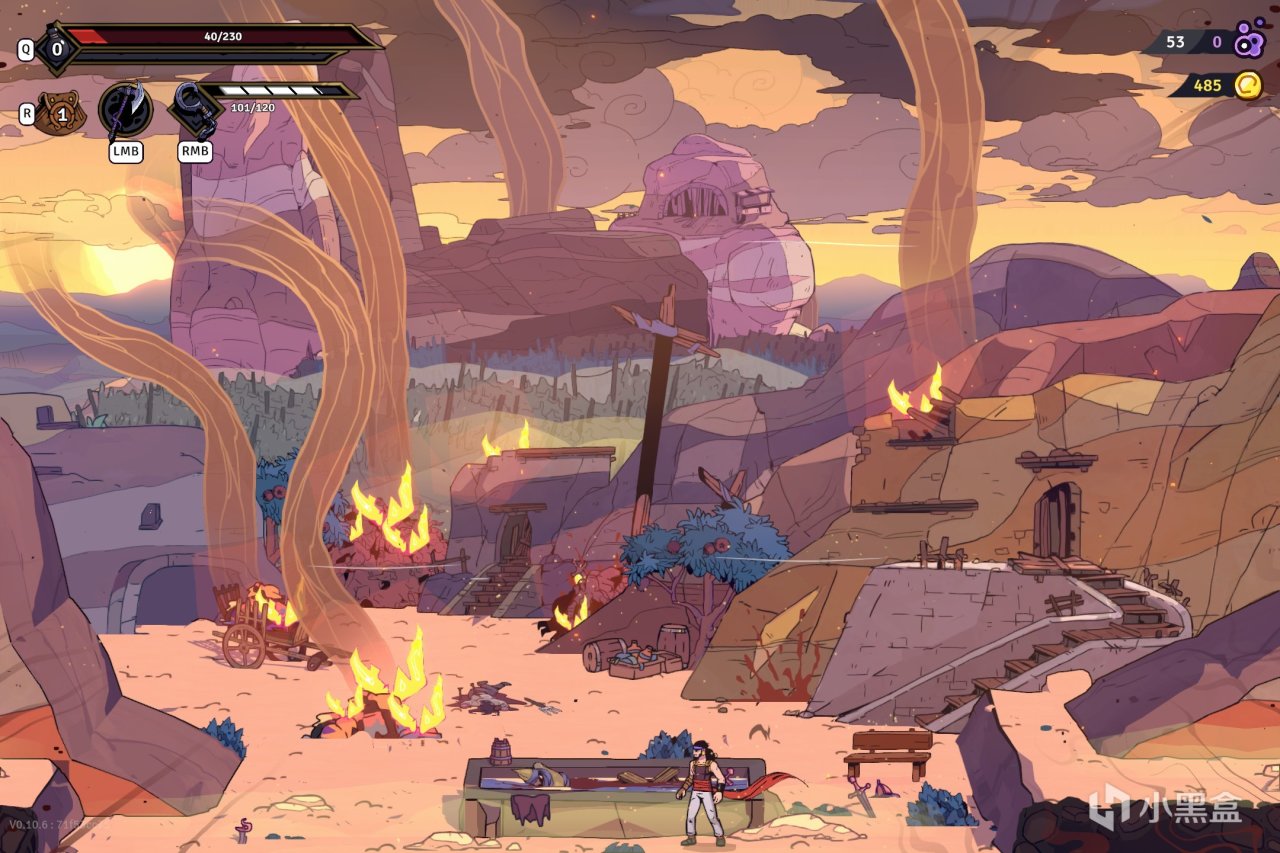Click the gold coin currency icon

point(1247,85)
